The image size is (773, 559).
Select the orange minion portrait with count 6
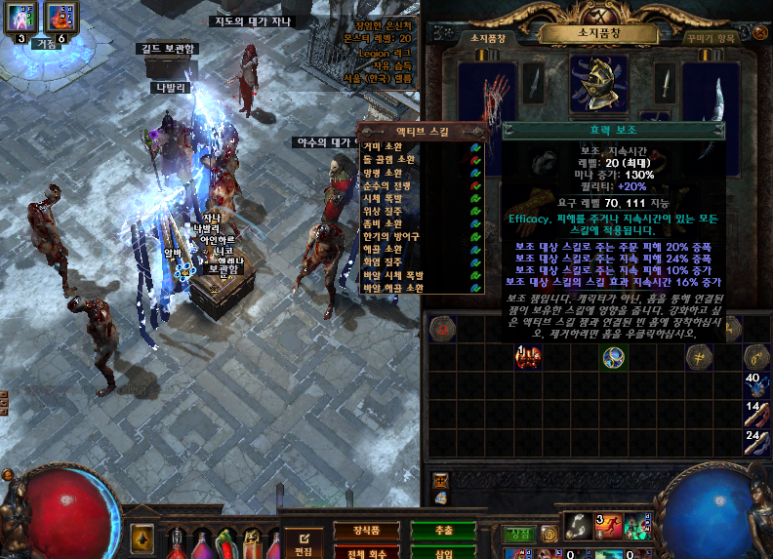click(61, 17)
